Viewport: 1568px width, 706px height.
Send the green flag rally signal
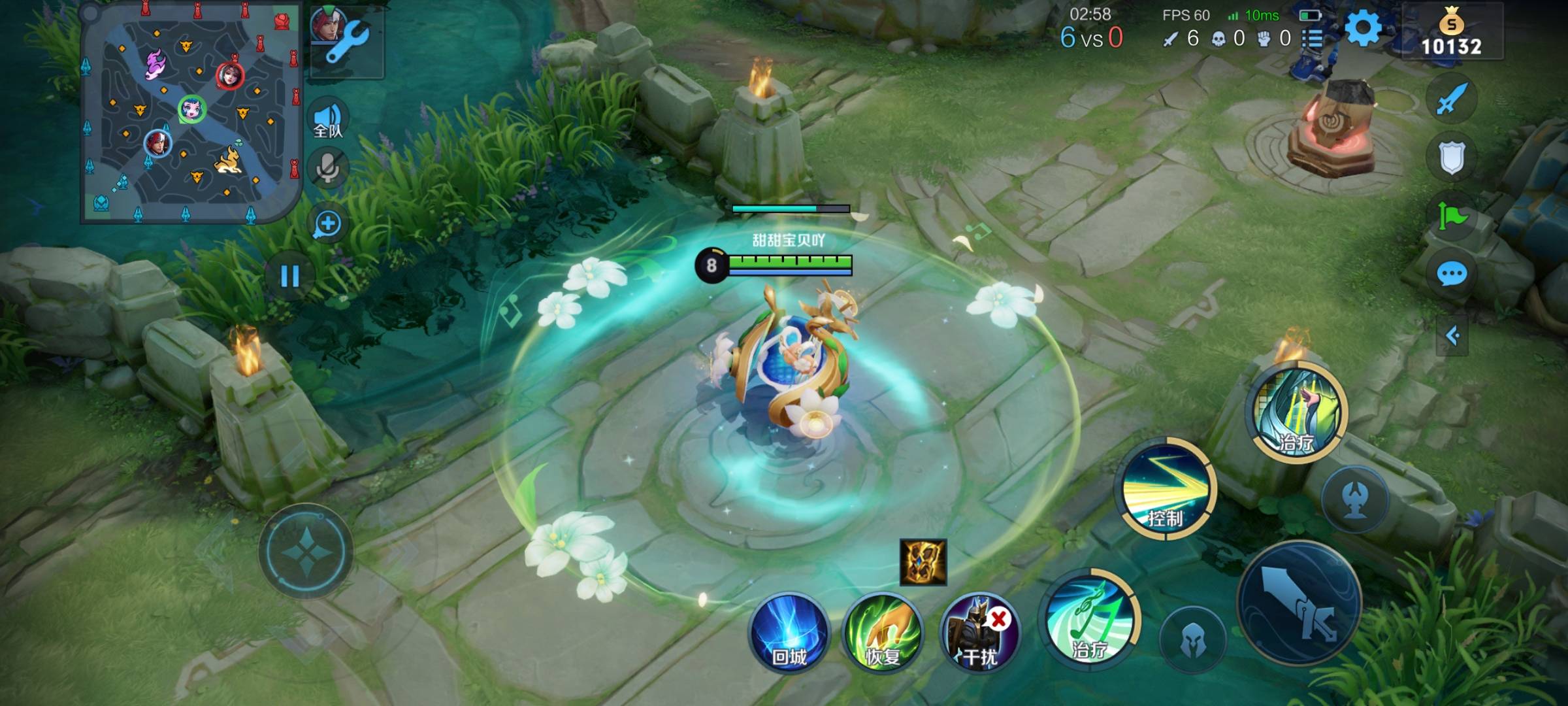click(1452, 216)
